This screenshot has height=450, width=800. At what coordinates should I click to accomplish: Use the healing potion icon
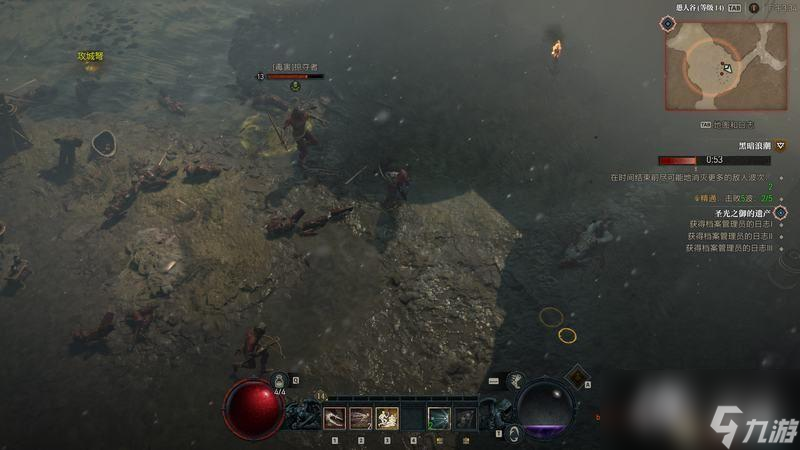click(281, 380)
